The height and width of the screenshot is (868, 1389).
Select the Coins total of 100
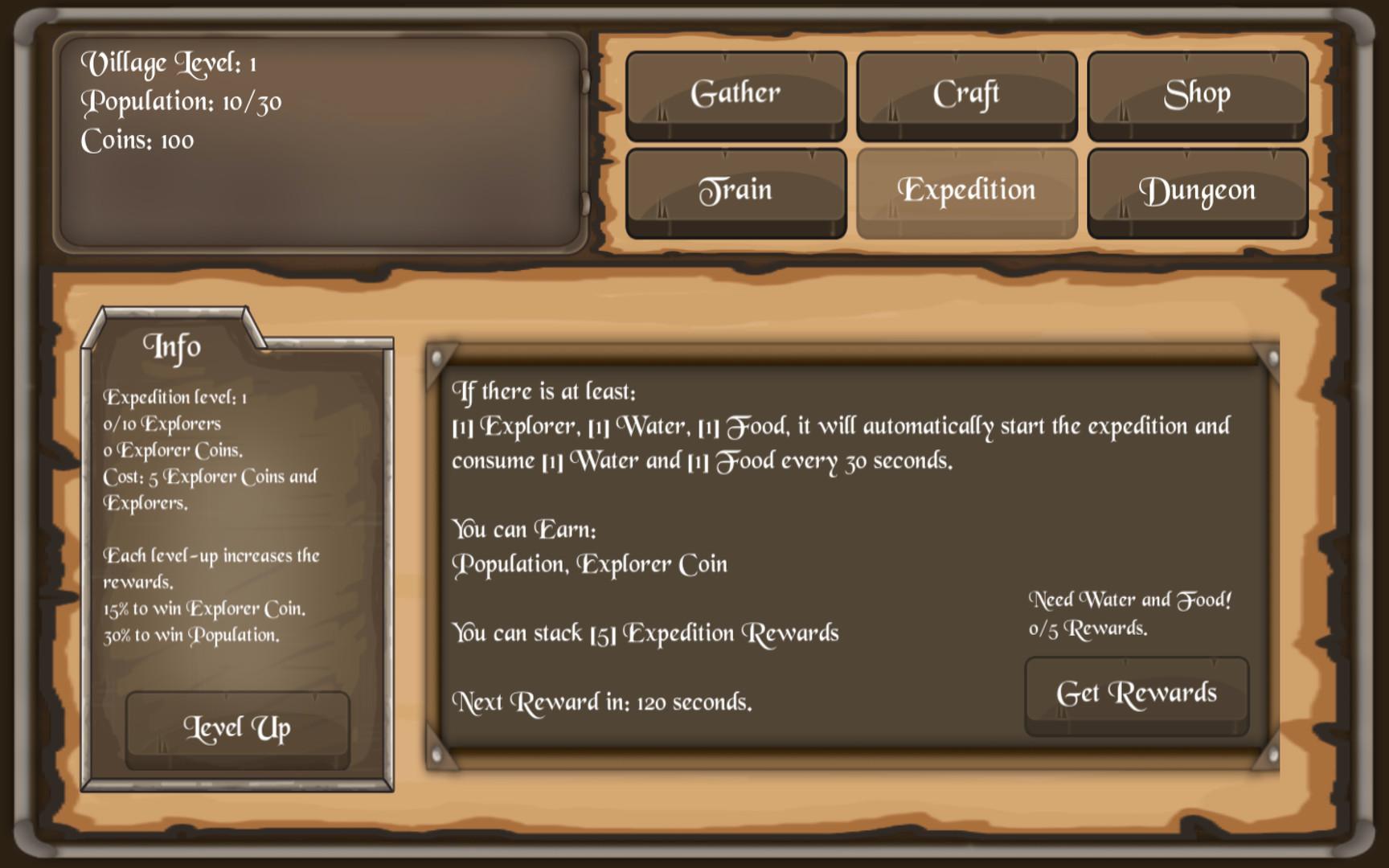[138, 141]
